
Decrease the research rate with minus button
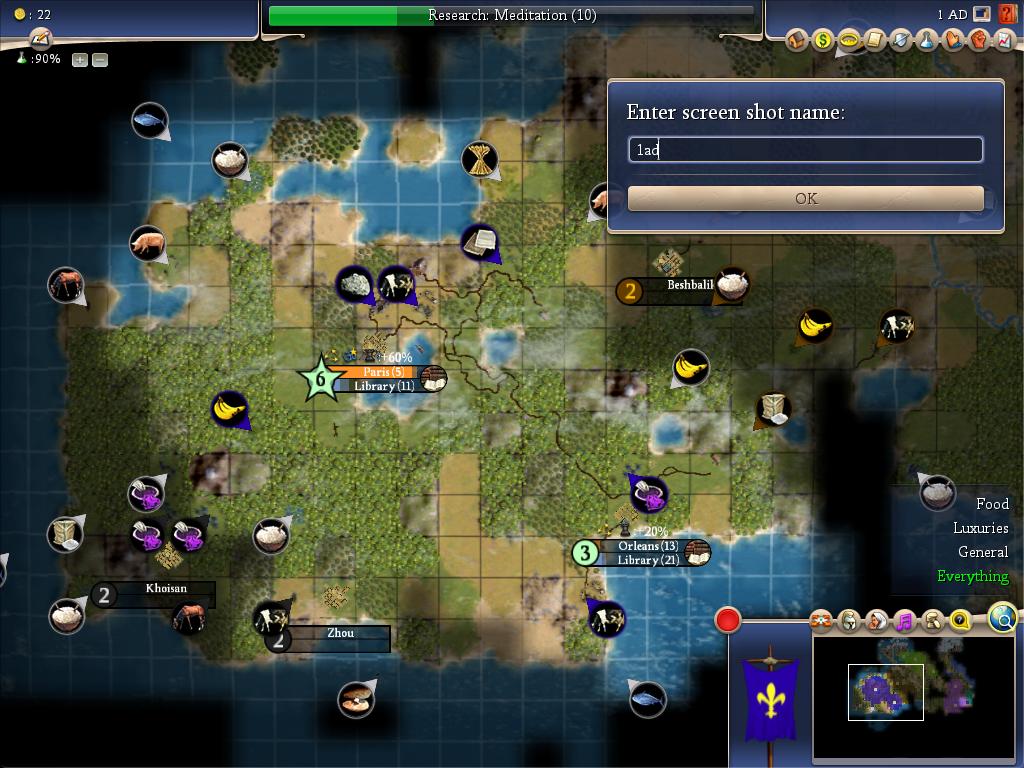pyautogui.click(x=100, y=59)
